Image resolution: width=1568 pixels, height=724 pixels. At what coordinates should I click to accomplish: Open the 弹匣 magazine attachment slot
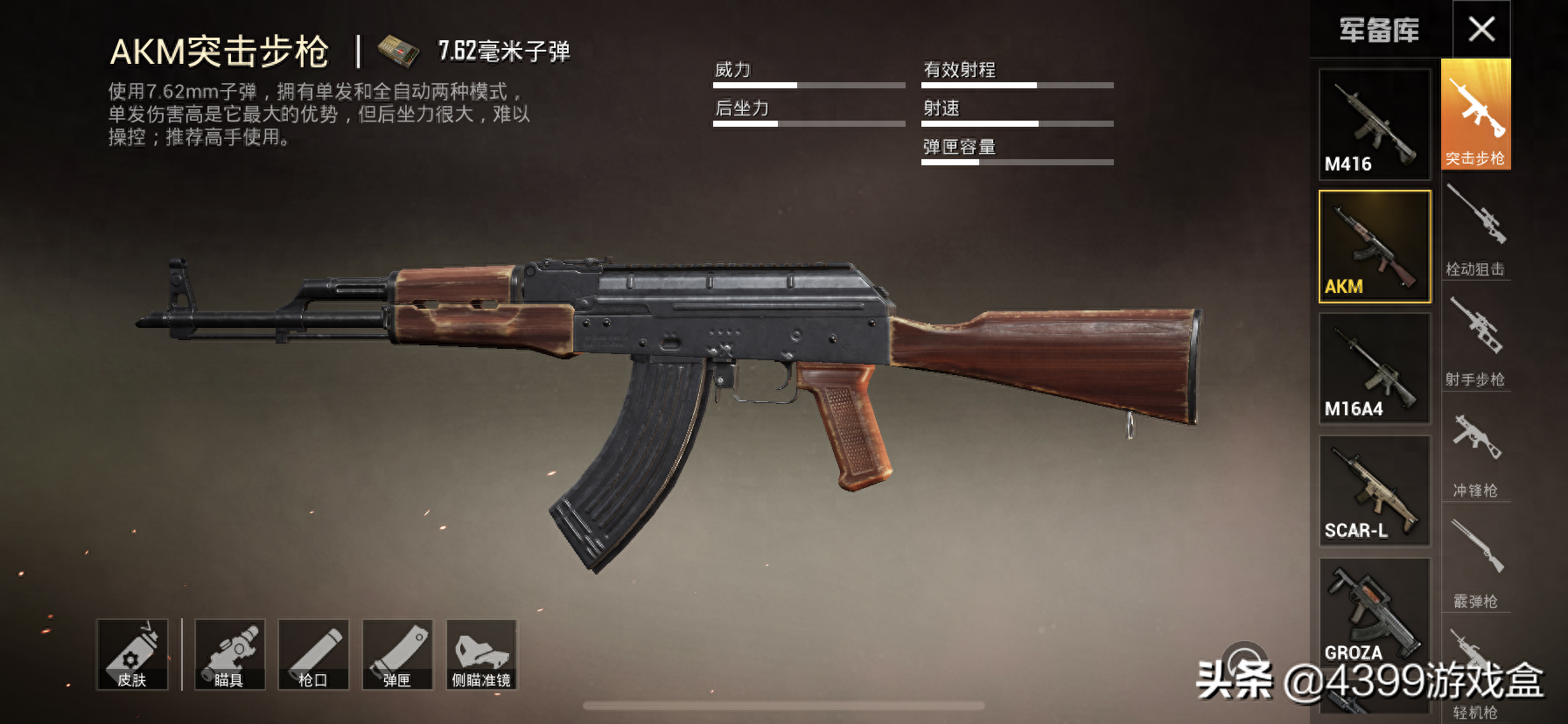397,655
